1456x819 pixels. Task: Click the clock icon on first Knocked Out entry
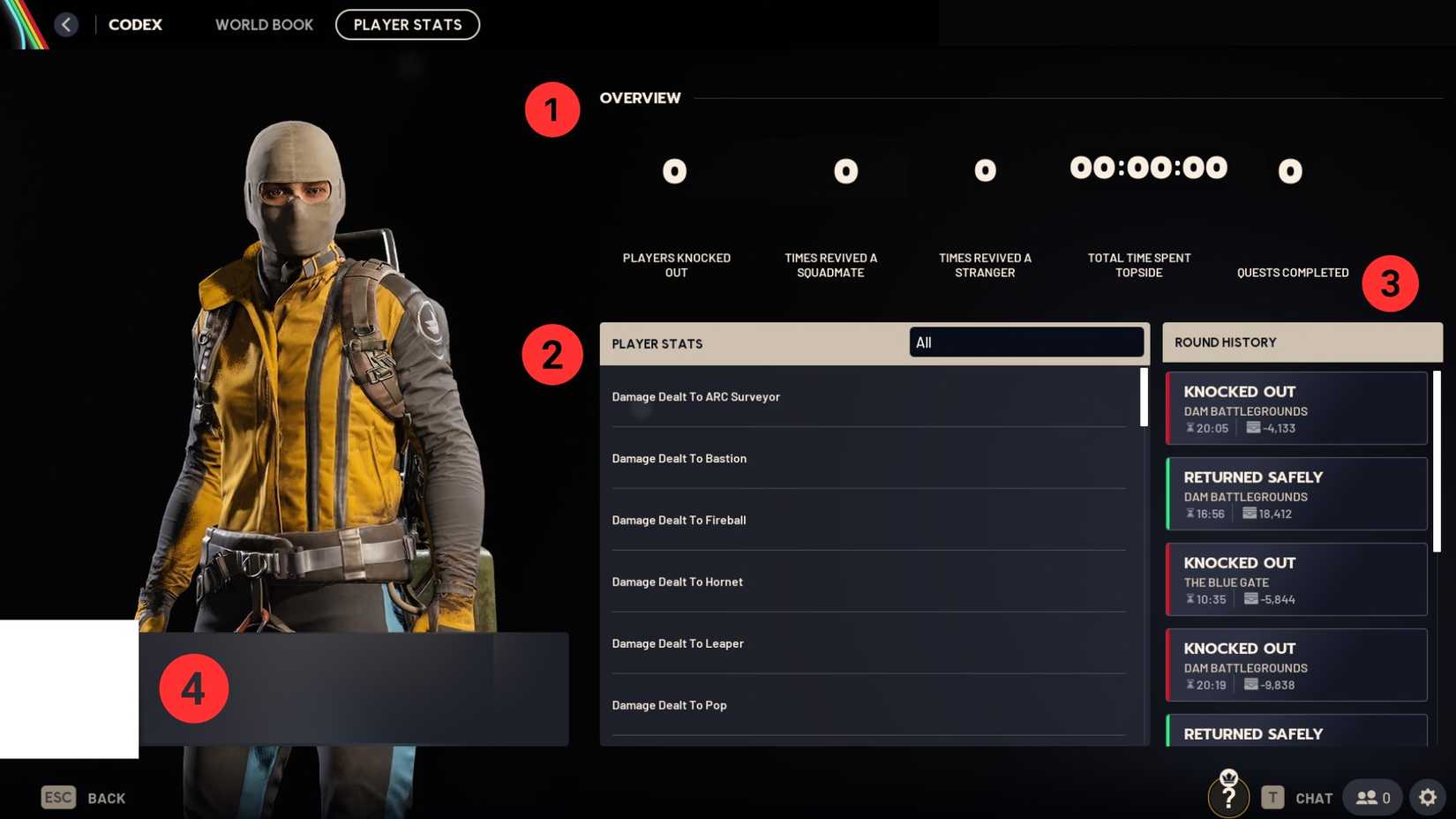pos(1190,428)
